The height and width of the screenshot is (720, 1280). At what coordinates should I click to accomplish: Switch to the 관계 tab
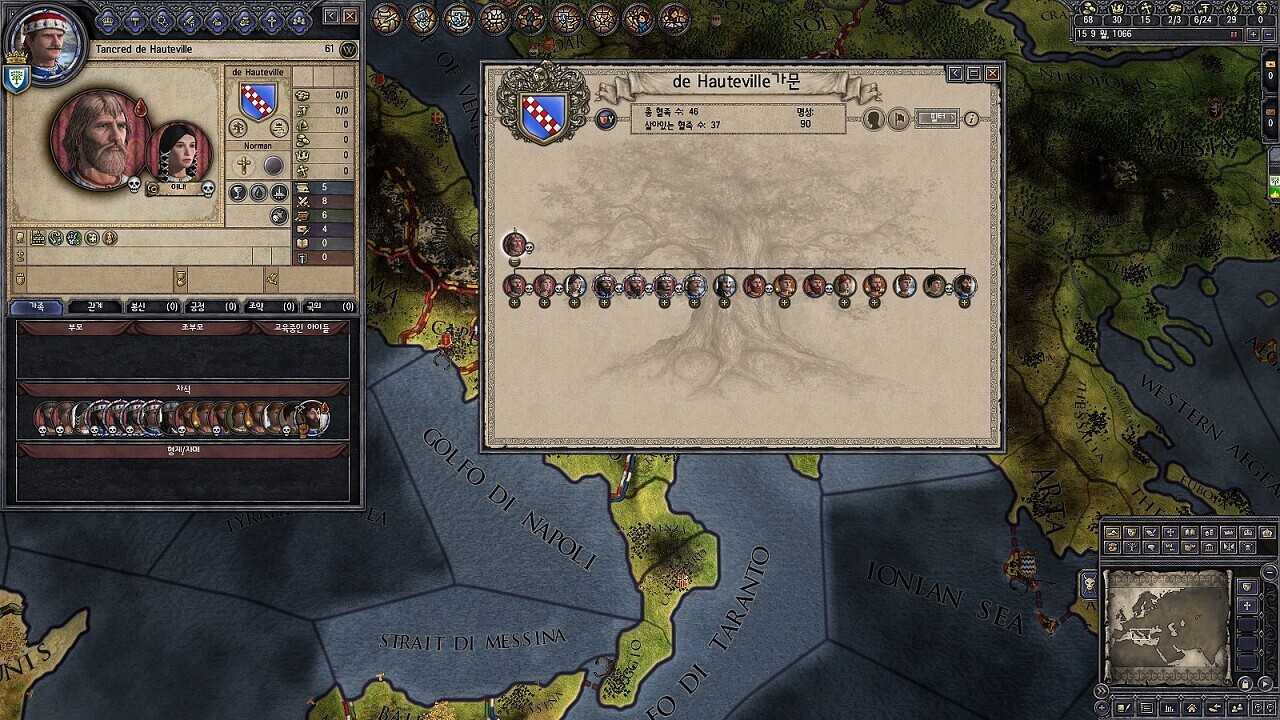coord(96,306)
